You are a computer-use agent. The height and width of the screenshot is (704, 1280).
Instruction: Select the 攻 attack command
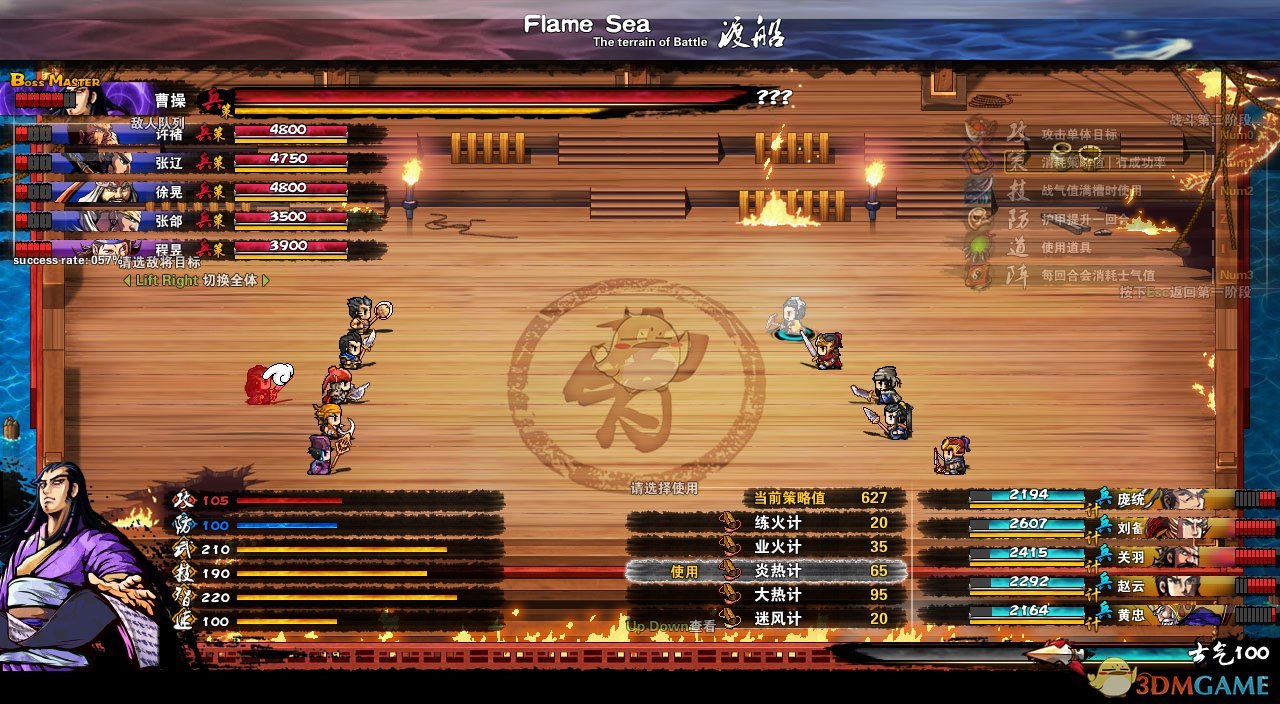coord(1016,133)
